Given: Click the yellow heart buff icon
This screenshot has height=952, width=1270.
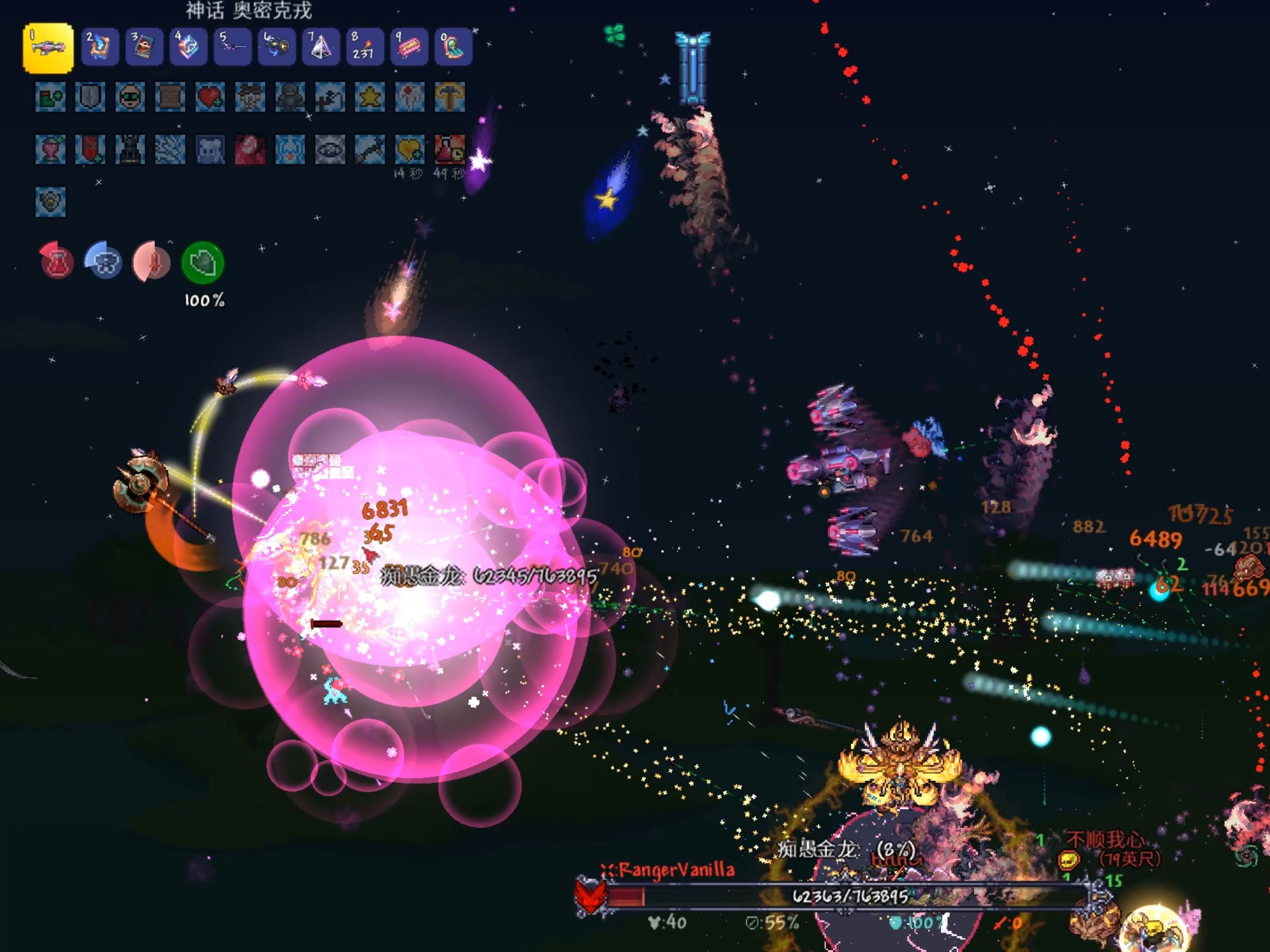Looking at the screenshot, I should [x=410, y=149].
